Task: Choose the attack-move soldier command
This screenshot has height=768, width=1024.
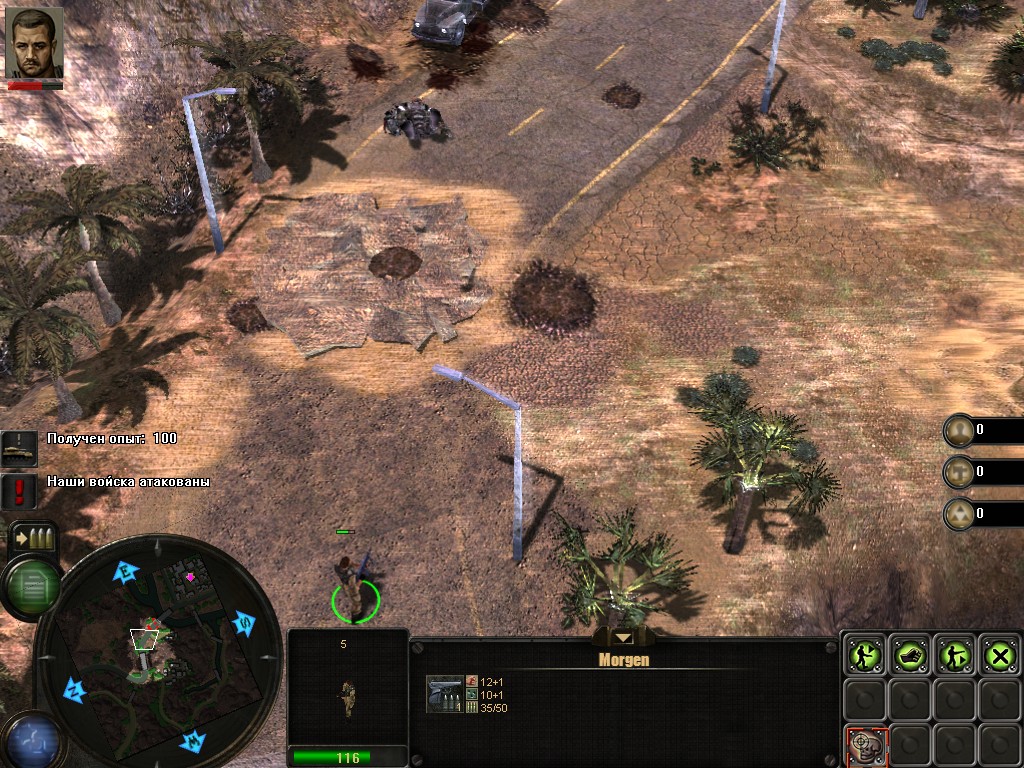Action: [x=954, y=655]
